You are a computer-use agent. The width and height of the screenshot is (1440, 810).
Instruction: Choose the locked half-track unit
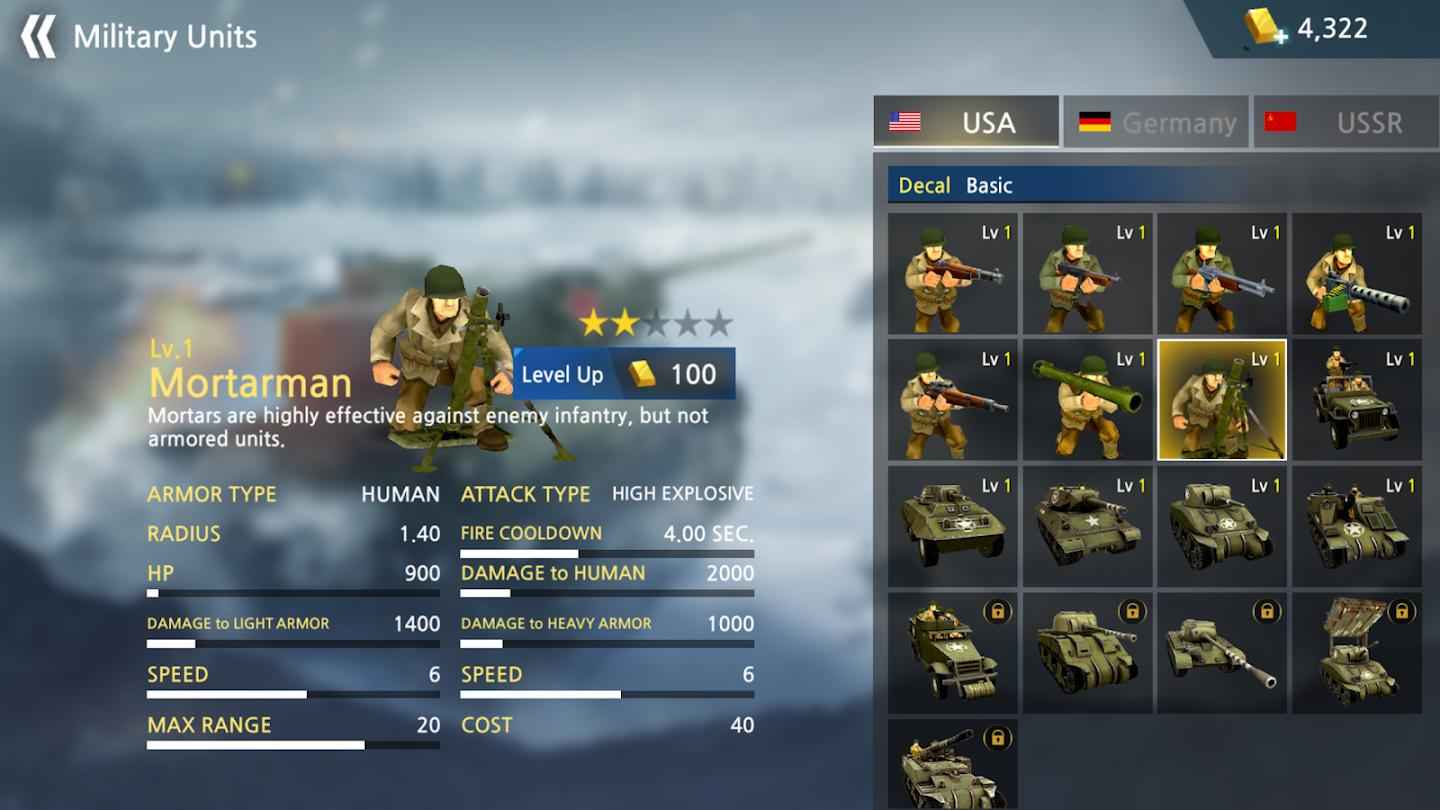[x=952, y=652]
